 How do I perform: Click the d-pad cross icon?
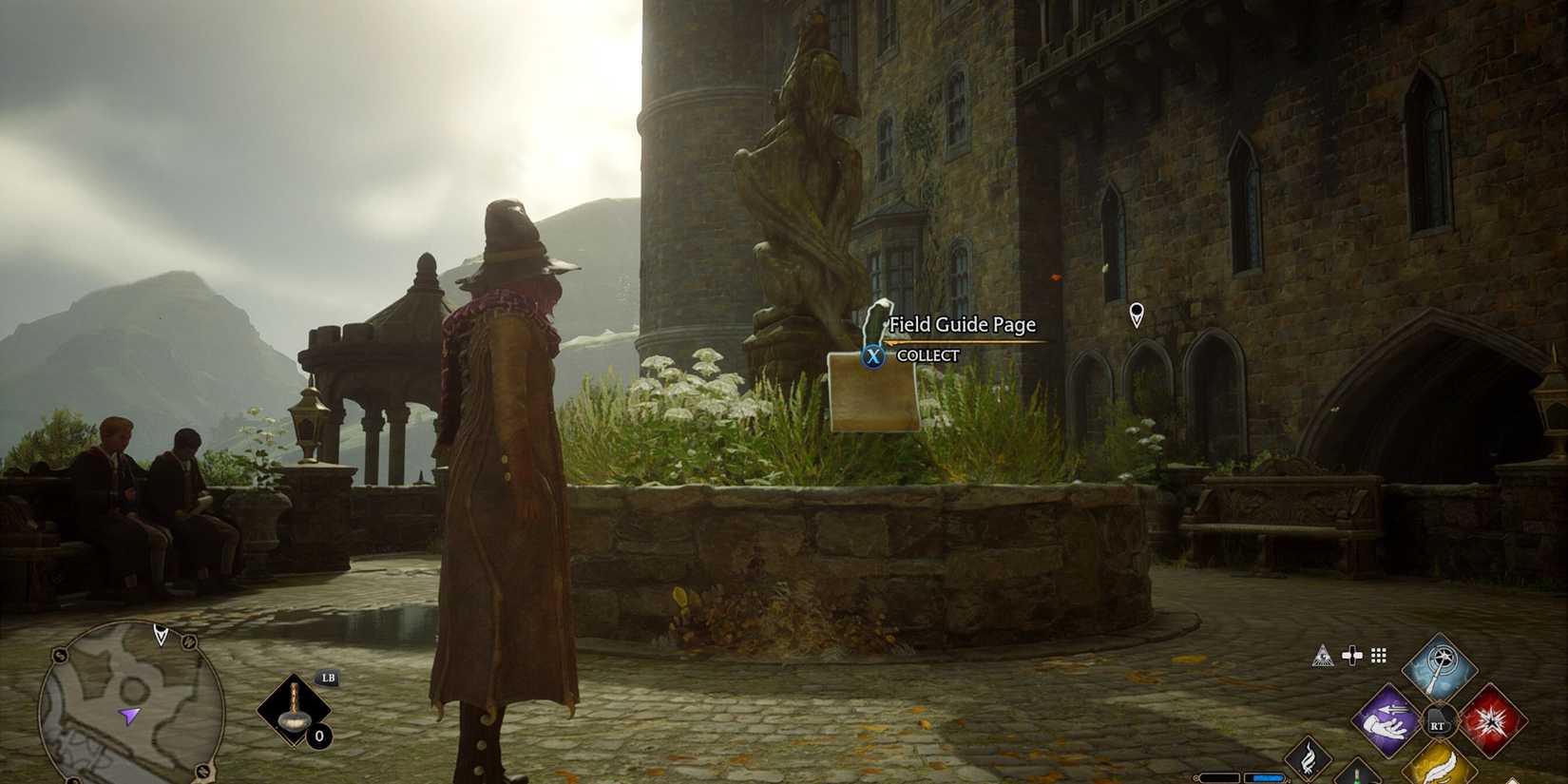[1351, 655]
